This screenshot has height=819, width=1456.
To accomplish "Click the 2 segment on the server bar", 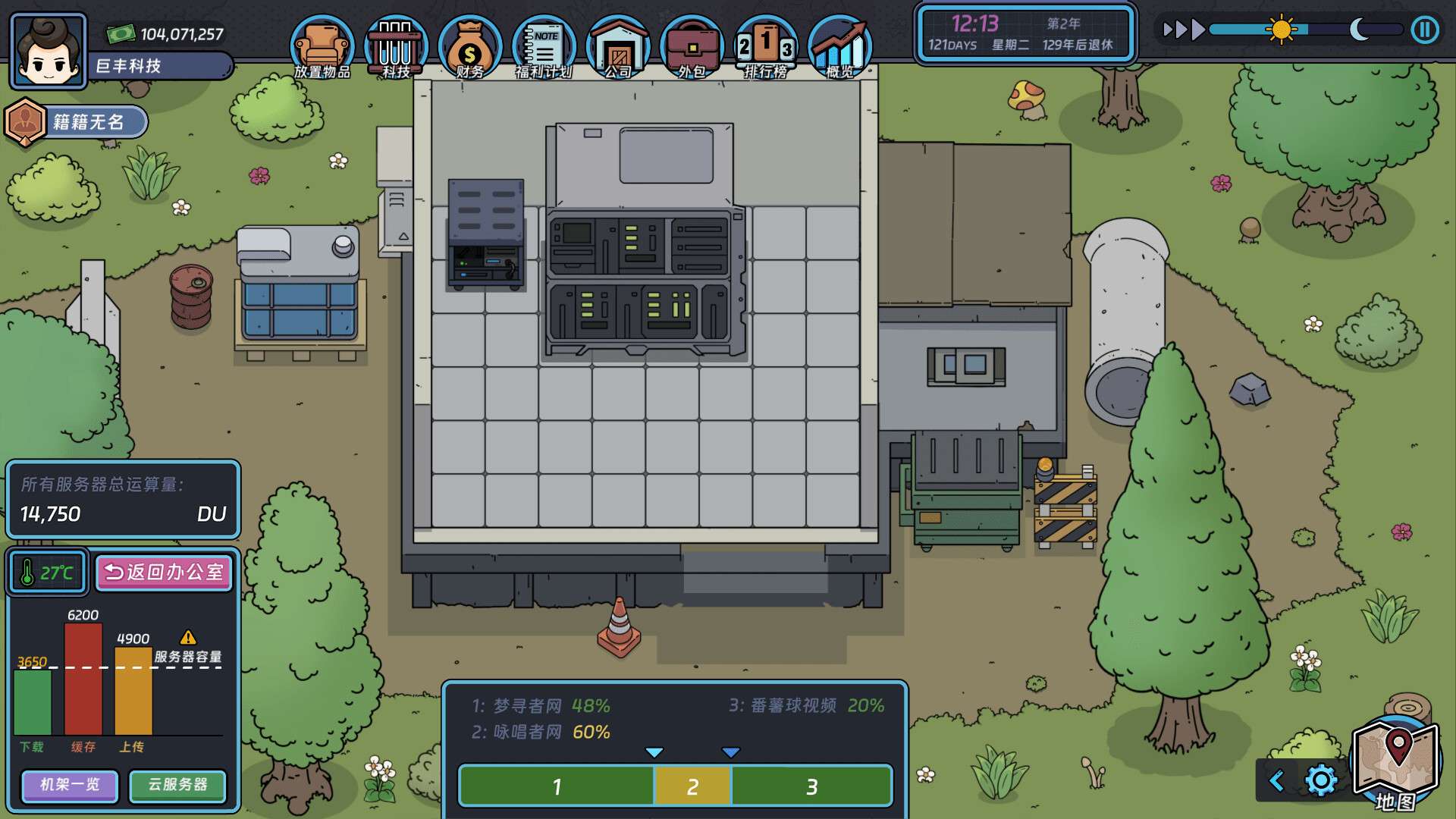I will 692,788.
